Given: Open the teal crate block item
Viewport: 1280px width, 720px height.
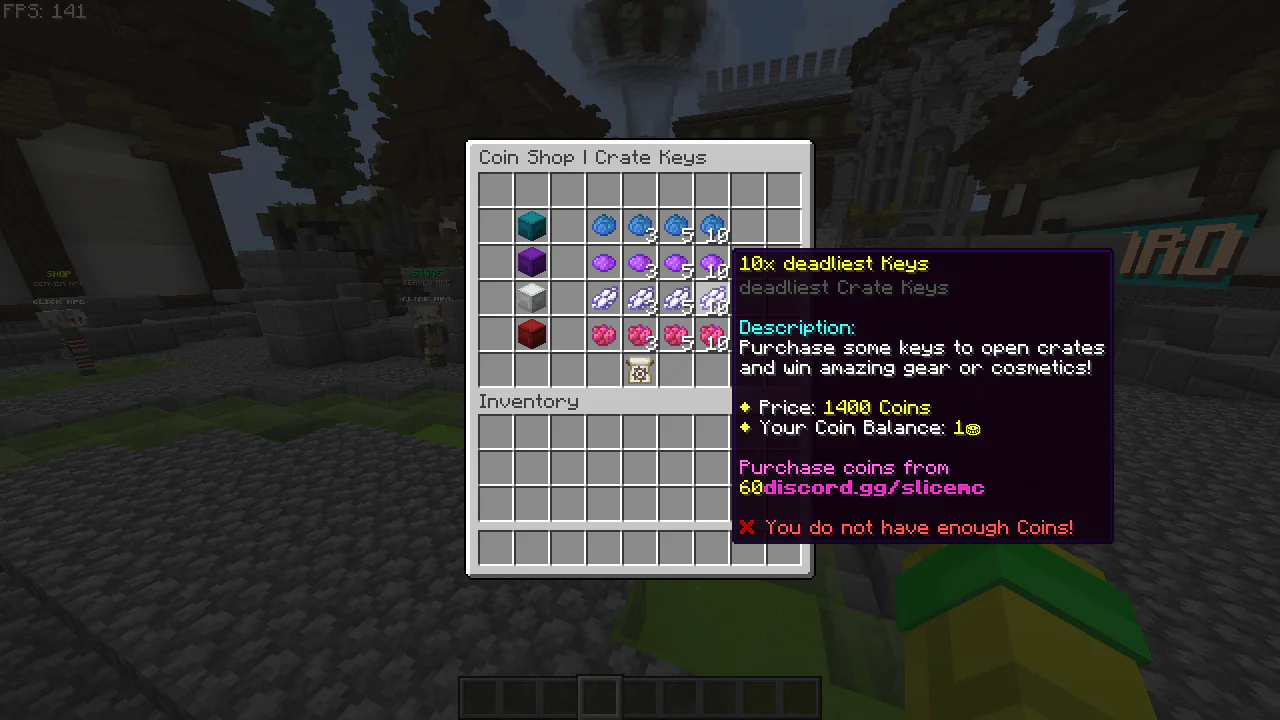Looking at the screenshot, I should [x=531, y=225].
